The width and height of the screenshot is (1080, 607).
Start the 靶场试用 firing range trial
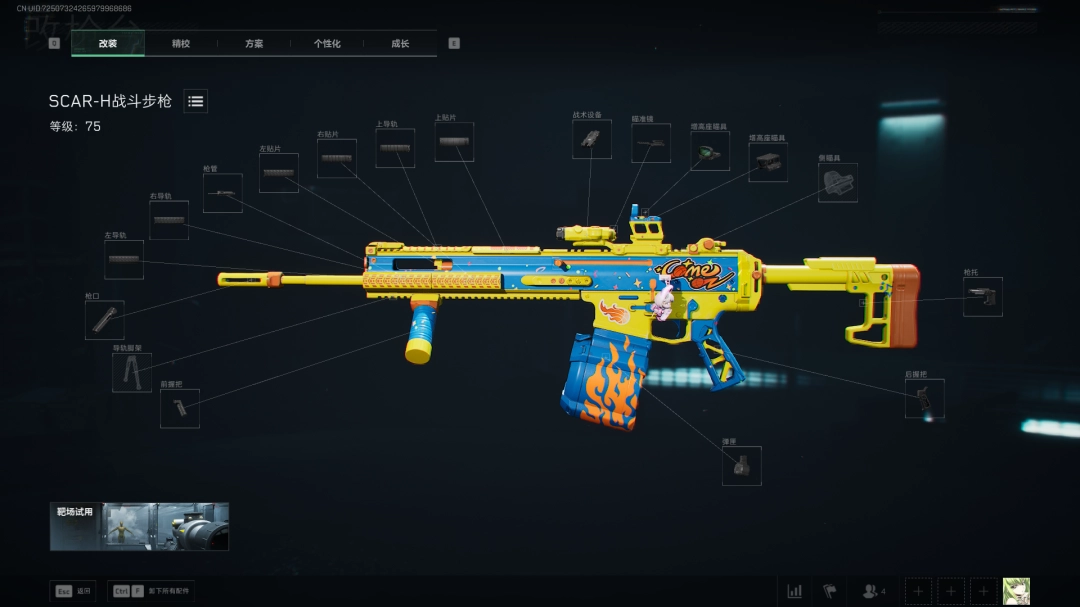(x=139, y=526)
